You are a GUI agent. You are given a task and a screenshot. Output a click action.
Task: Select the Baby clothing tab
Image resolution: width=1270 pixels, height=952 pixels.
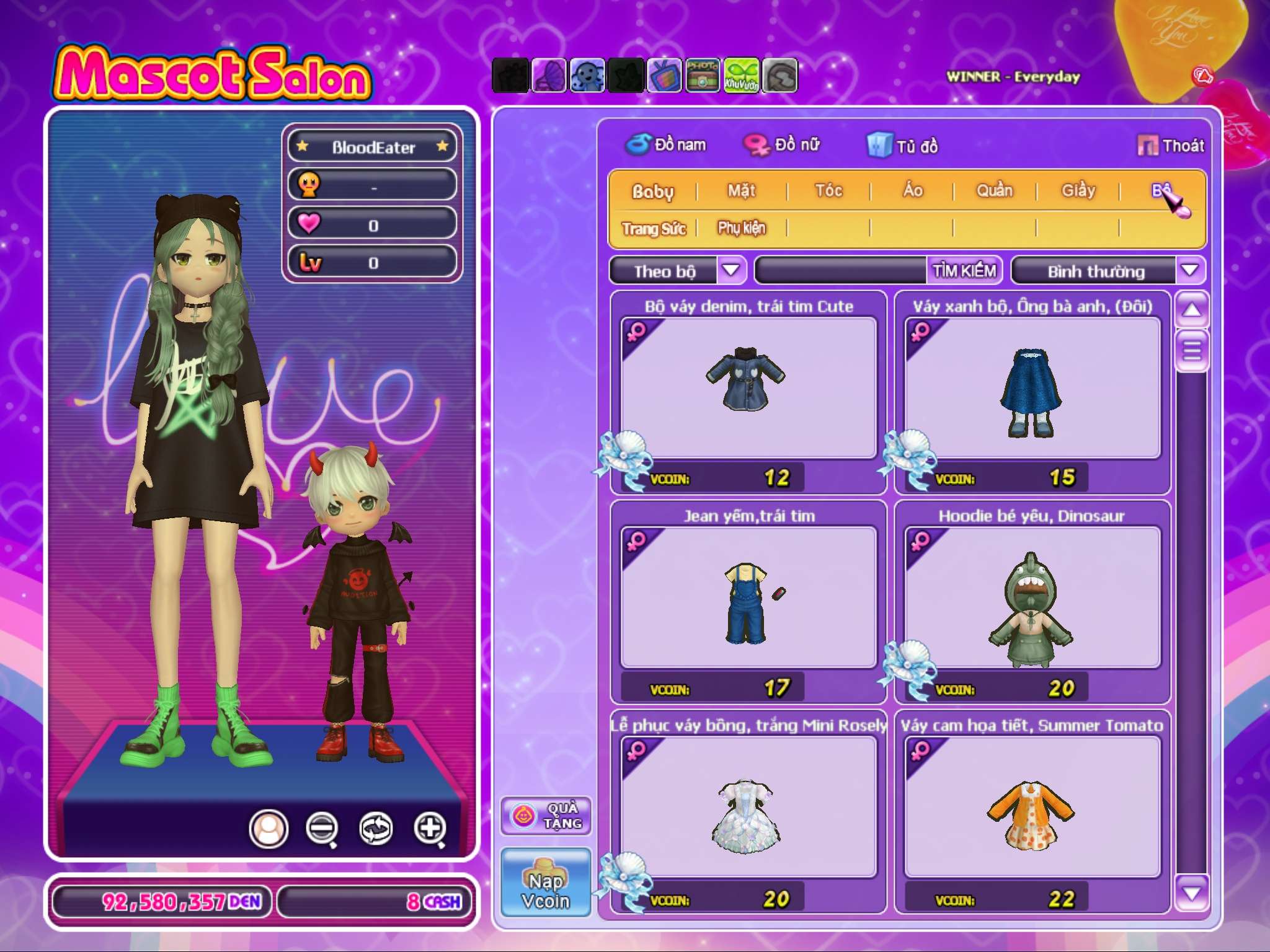click(652, 192)
